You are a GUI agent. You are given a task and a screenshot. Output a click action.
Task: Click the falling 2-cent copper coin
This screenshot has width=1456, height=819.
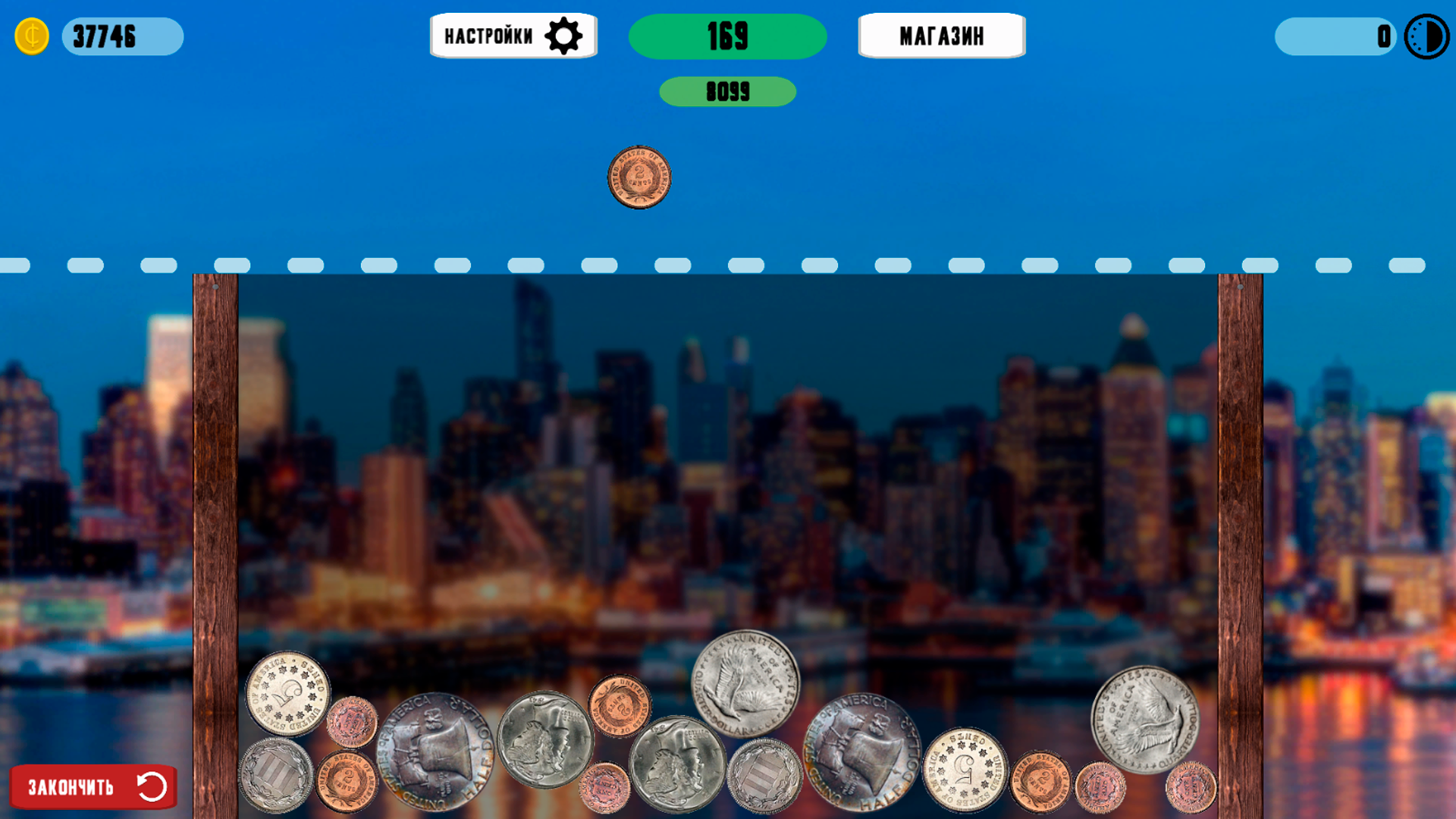click(x=639, y=177)
